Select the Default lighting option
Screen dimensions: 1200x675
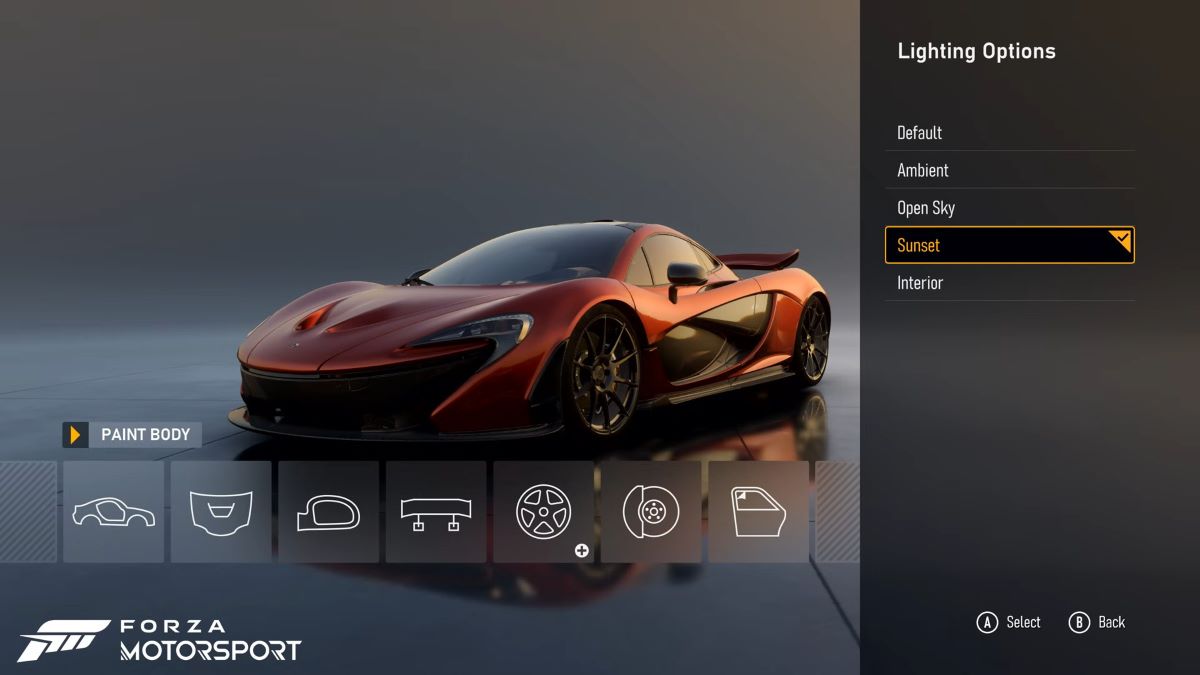coord(1009,133)
